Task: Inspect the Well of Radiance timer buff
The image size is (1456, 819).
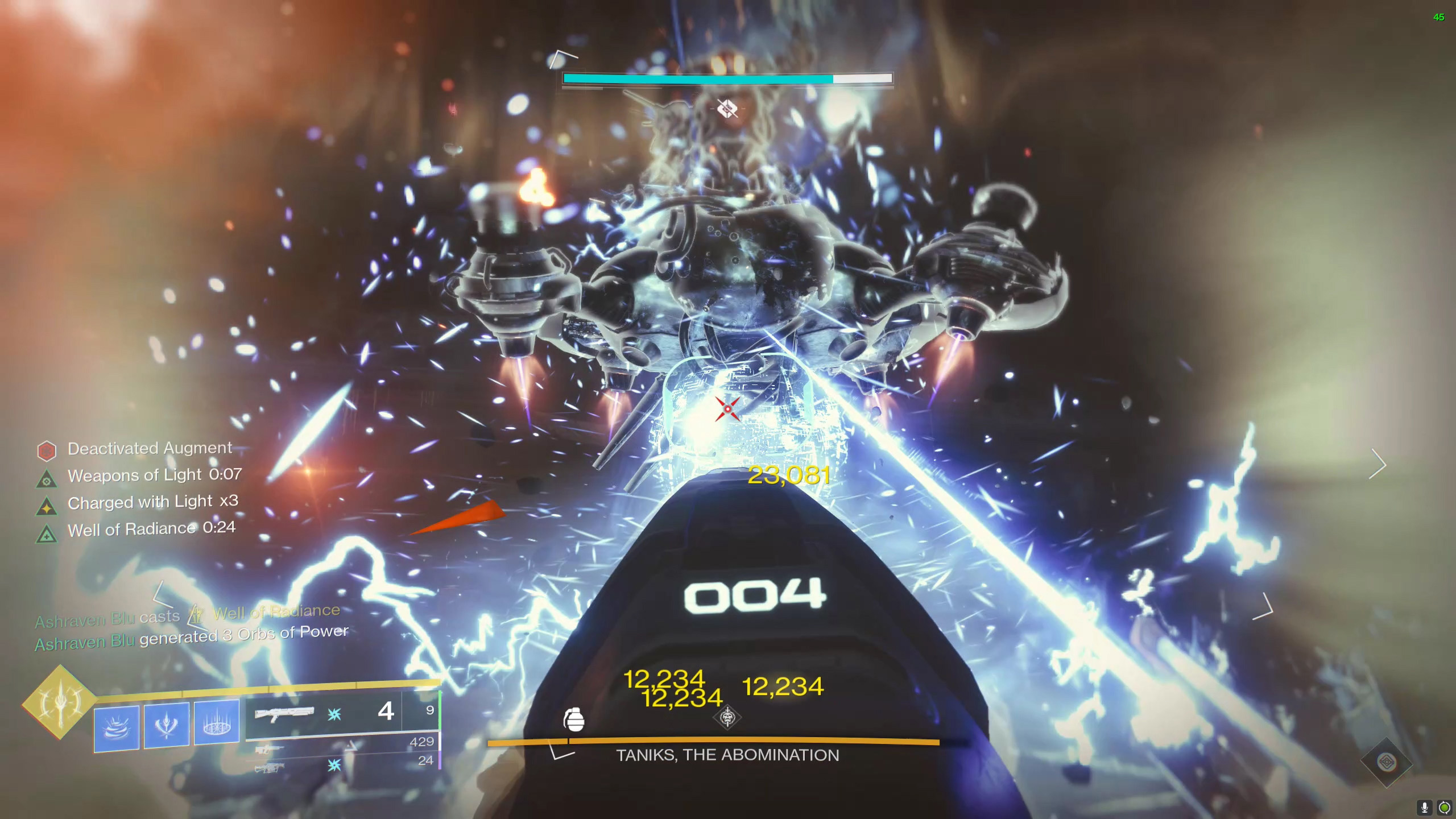Action: [x=151, y=529]
